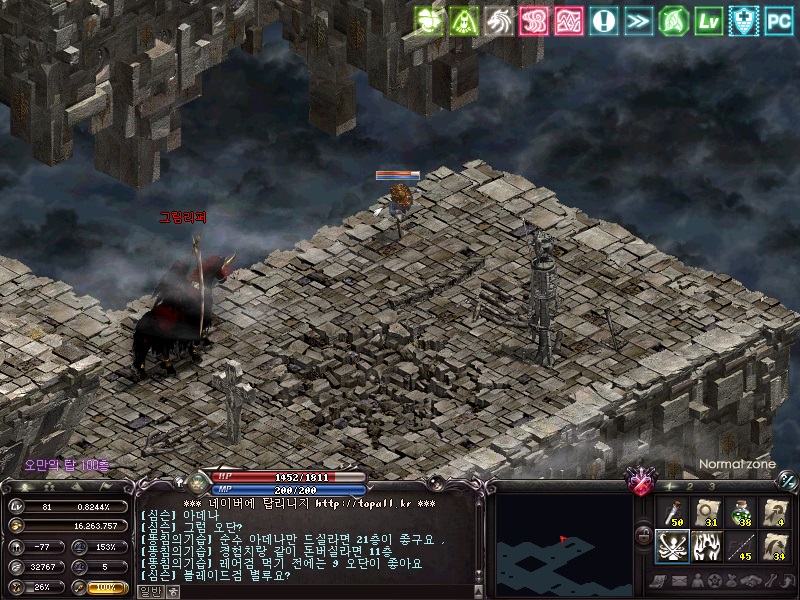The image size is (800, 600).
Task: Activate the multi-armed figure skill
Action: coord(671,547)
